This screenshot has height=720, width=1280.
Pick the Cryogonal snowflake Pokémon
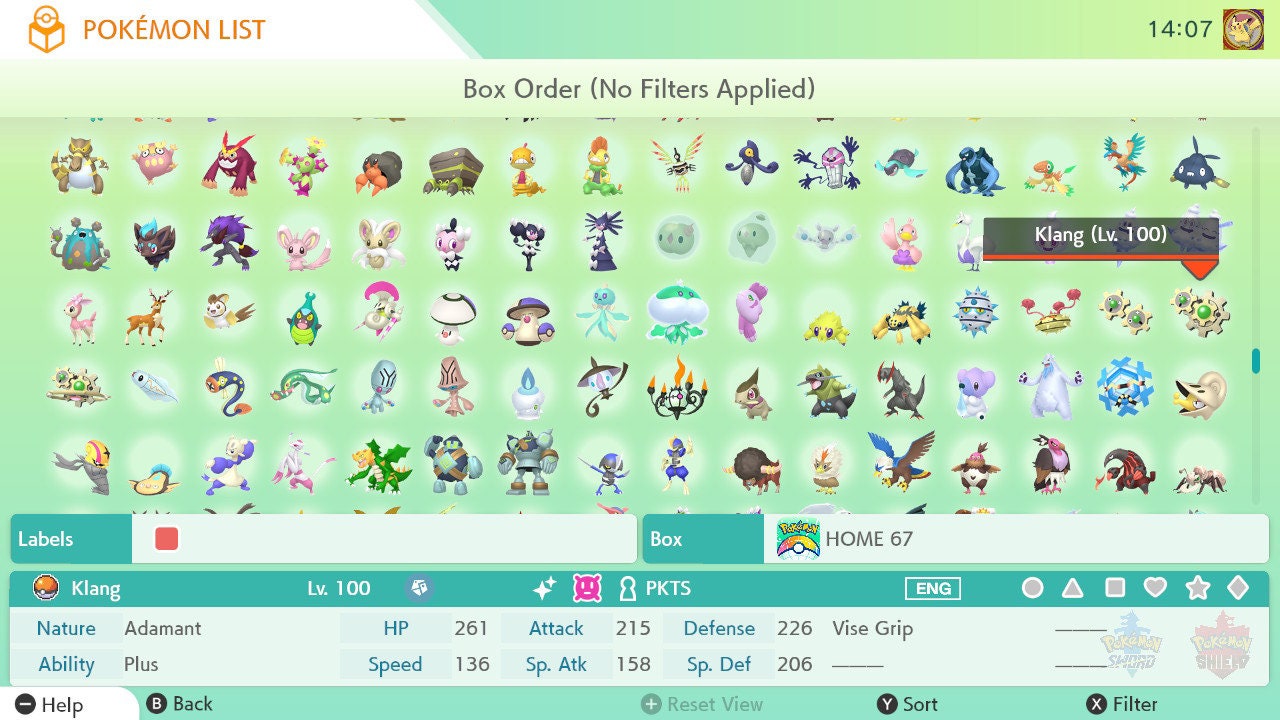[1124, 388]
